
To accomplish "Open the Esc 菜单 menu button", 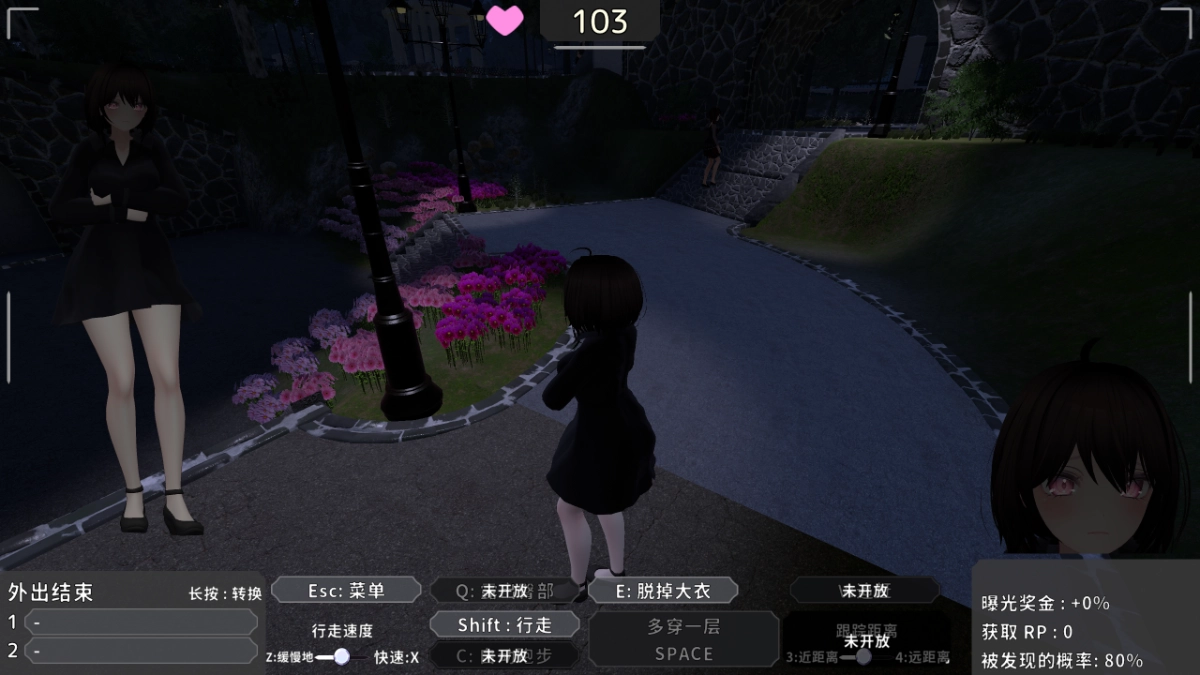I will pyautogui.click(x=346, y=590).
